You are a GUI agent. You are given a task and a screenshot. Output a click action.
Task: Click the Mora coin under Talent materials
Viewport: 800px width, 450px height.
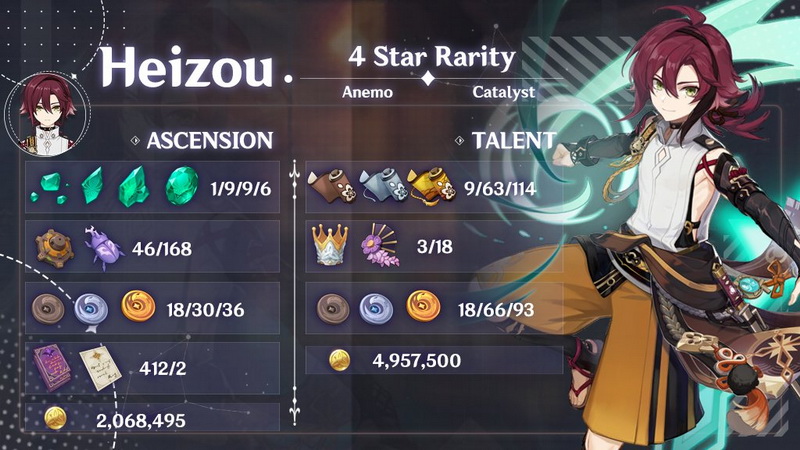tap(340, 359)
